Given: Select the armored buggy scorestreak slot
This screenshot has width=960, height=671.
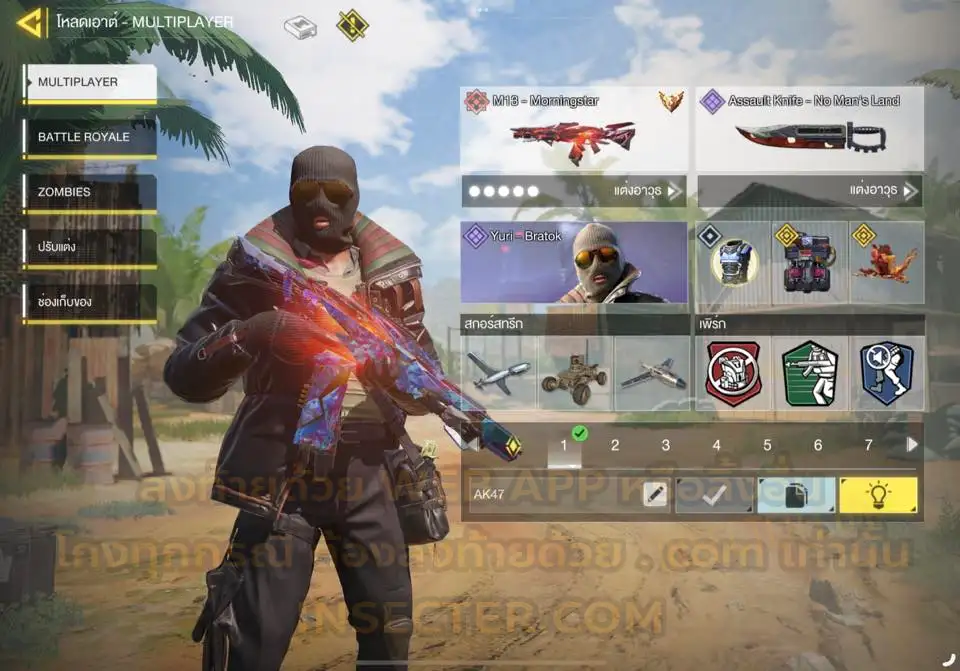Looking at the screenshot, I should [574, 374].
